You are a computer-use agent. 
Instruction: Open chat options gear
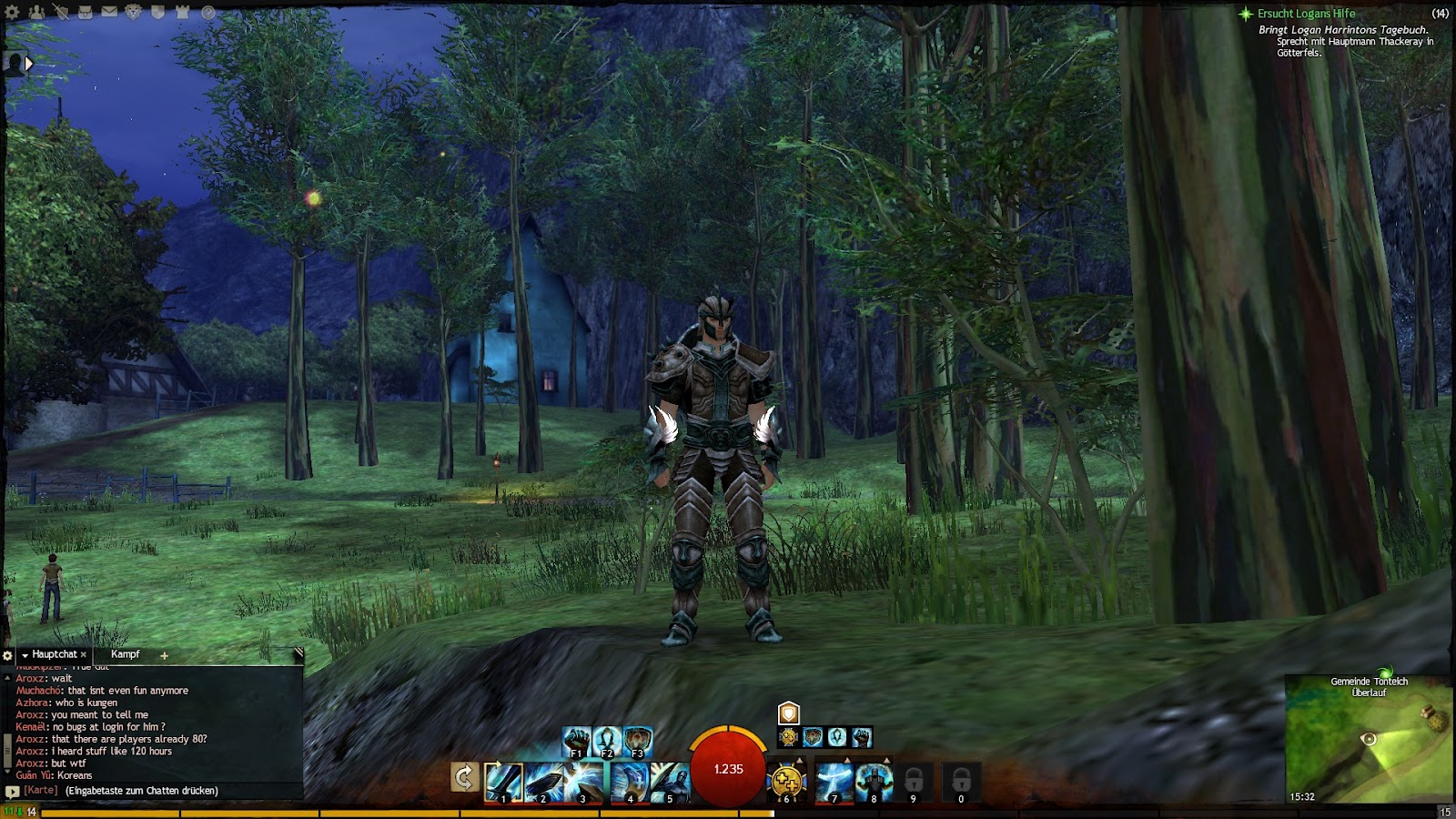click(x=8, y=655)
